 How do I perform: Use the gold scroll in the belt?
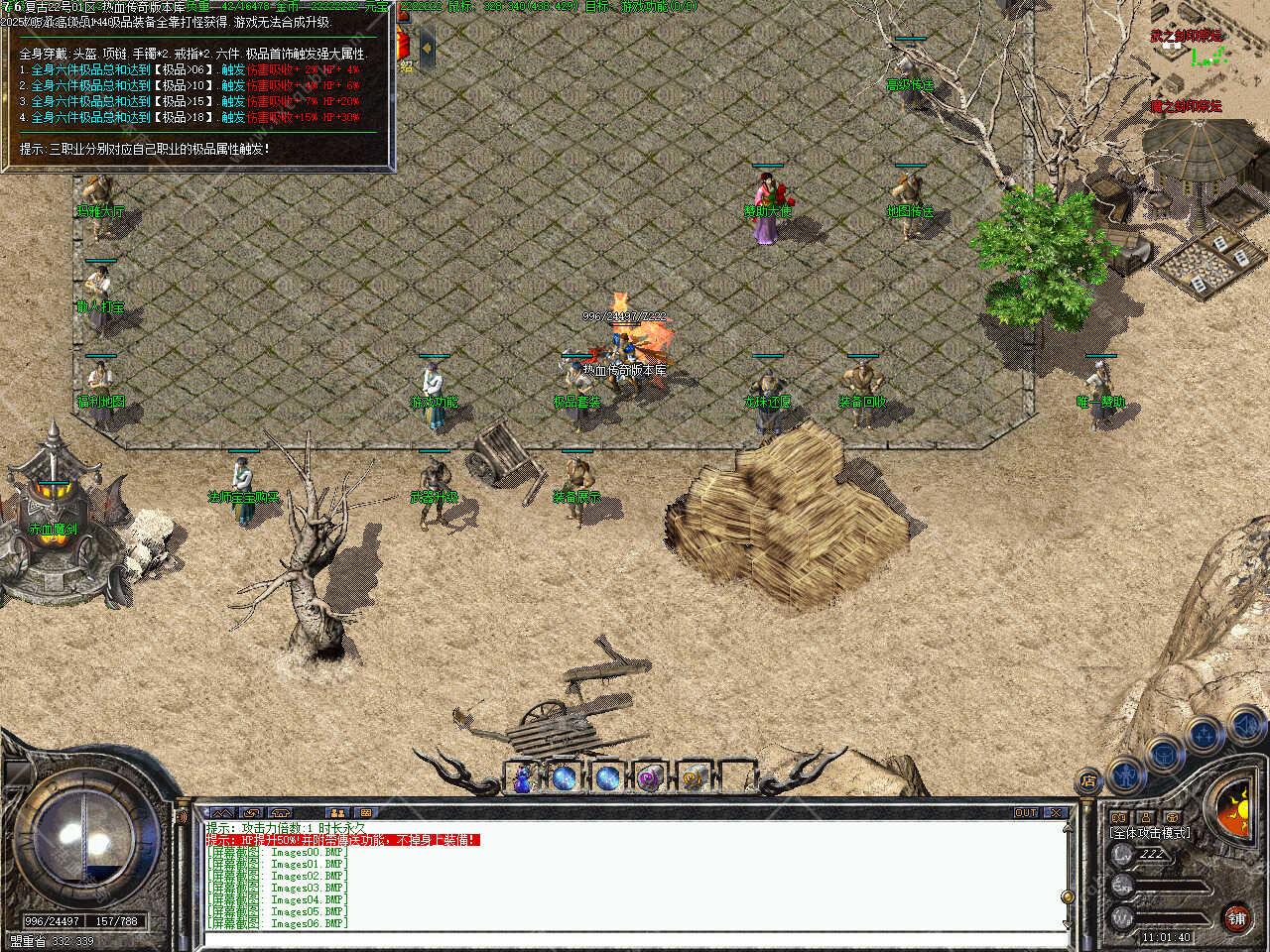point(694,778)
